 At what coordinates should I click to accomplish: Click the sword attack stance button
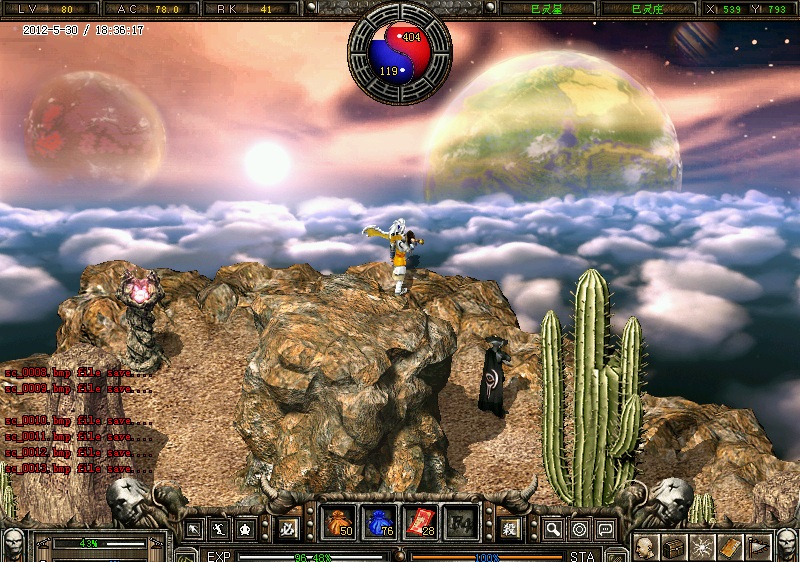tap(195, 528)
